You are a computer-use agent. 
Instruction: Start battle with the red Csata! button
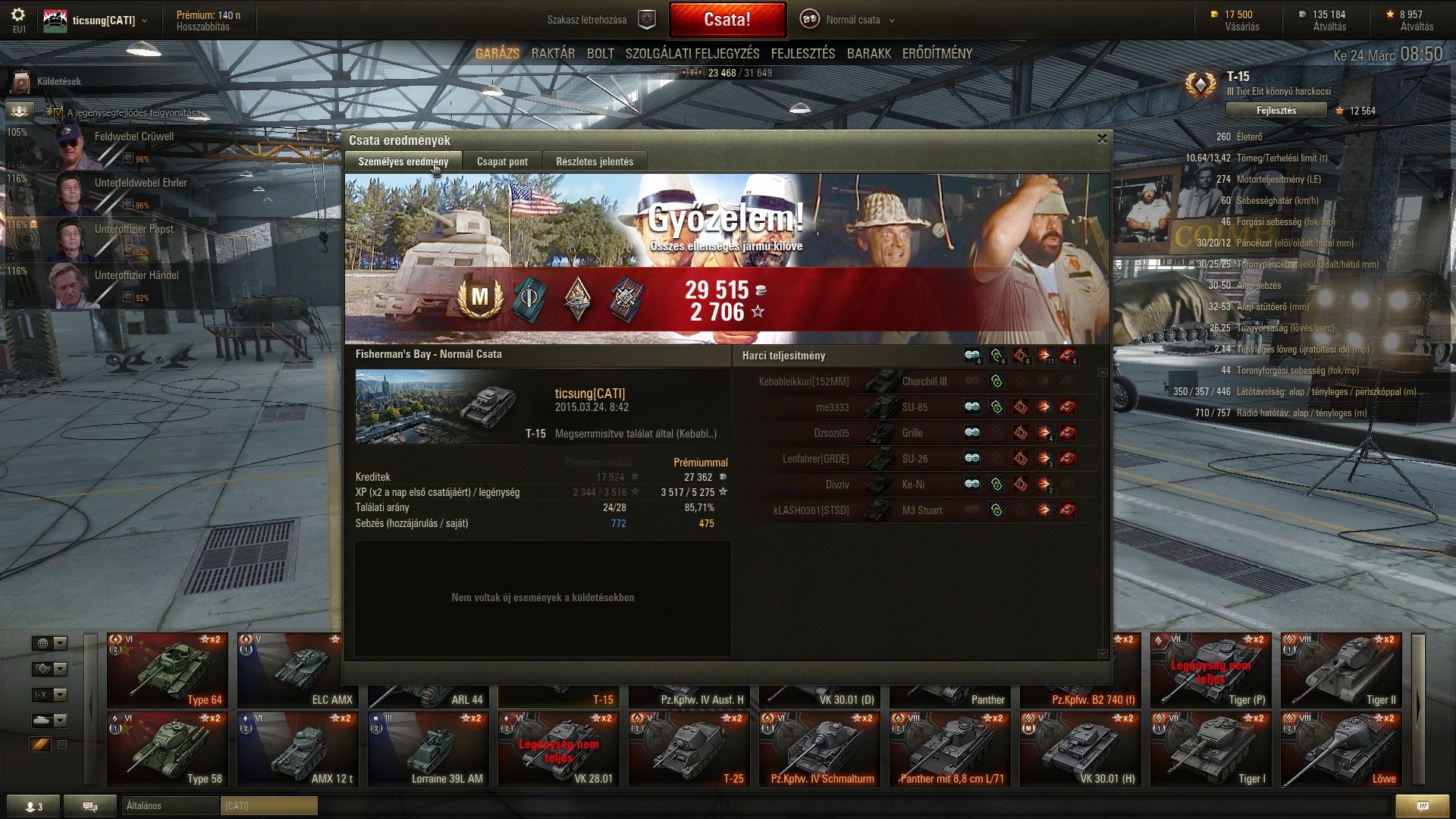point(726,20)
